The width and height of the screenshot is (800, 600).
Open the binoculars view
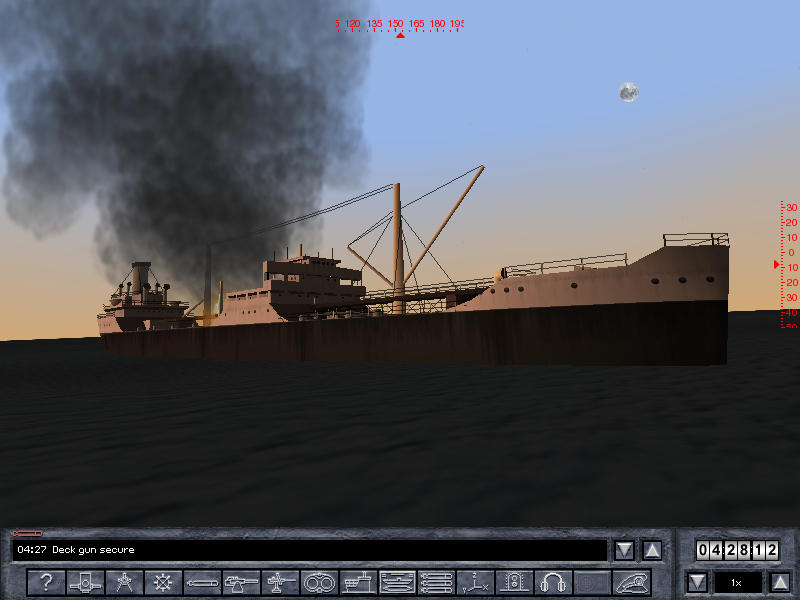(x=319, y=582)
